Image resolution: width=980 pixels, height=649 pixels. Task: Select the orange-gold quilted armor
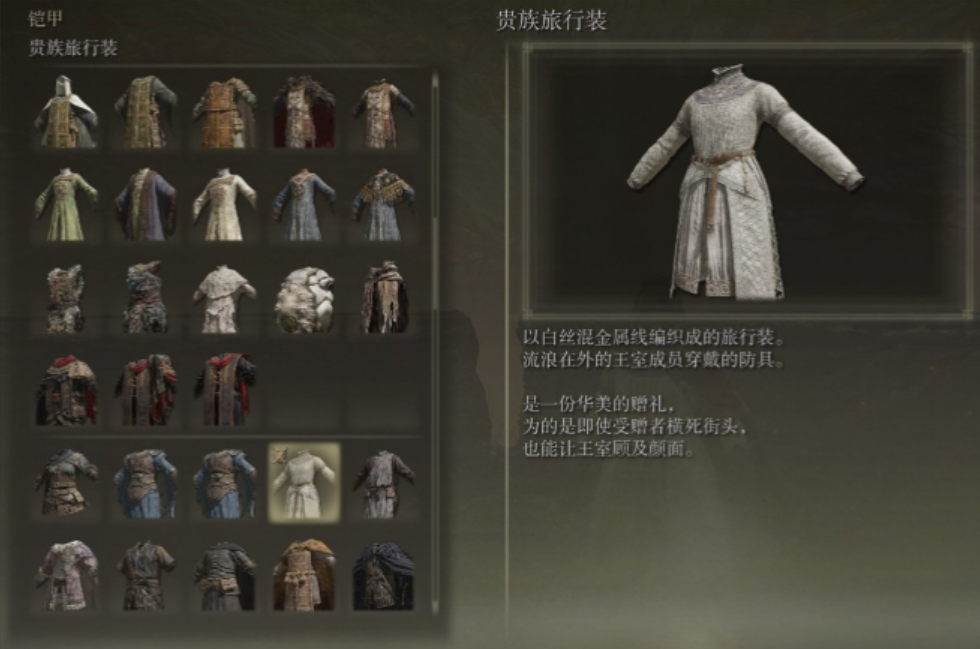tap(224, 112)
